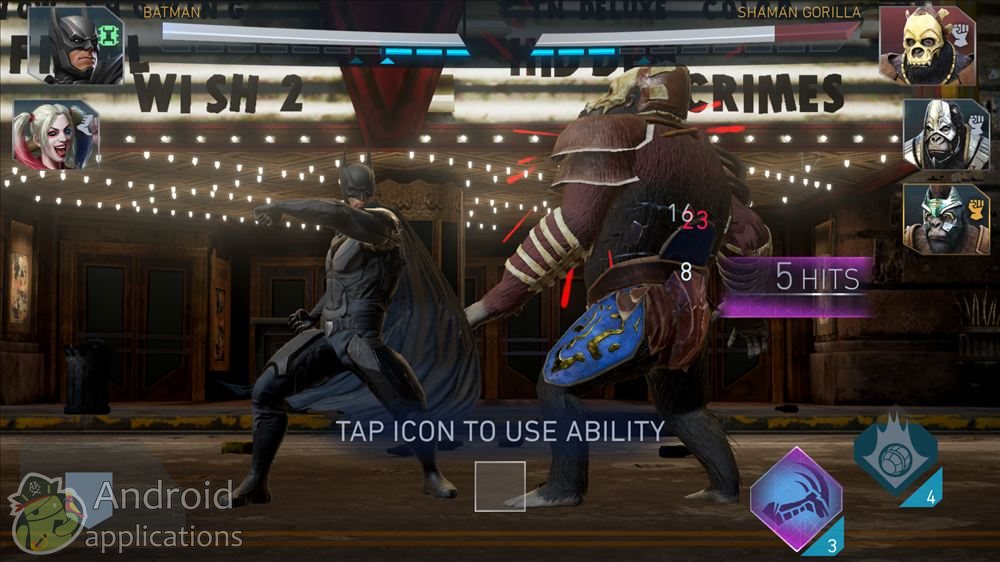1000x562 pixels.
Task: Choose the green-helmeted gorilla portrait
Action: point(939,218)
